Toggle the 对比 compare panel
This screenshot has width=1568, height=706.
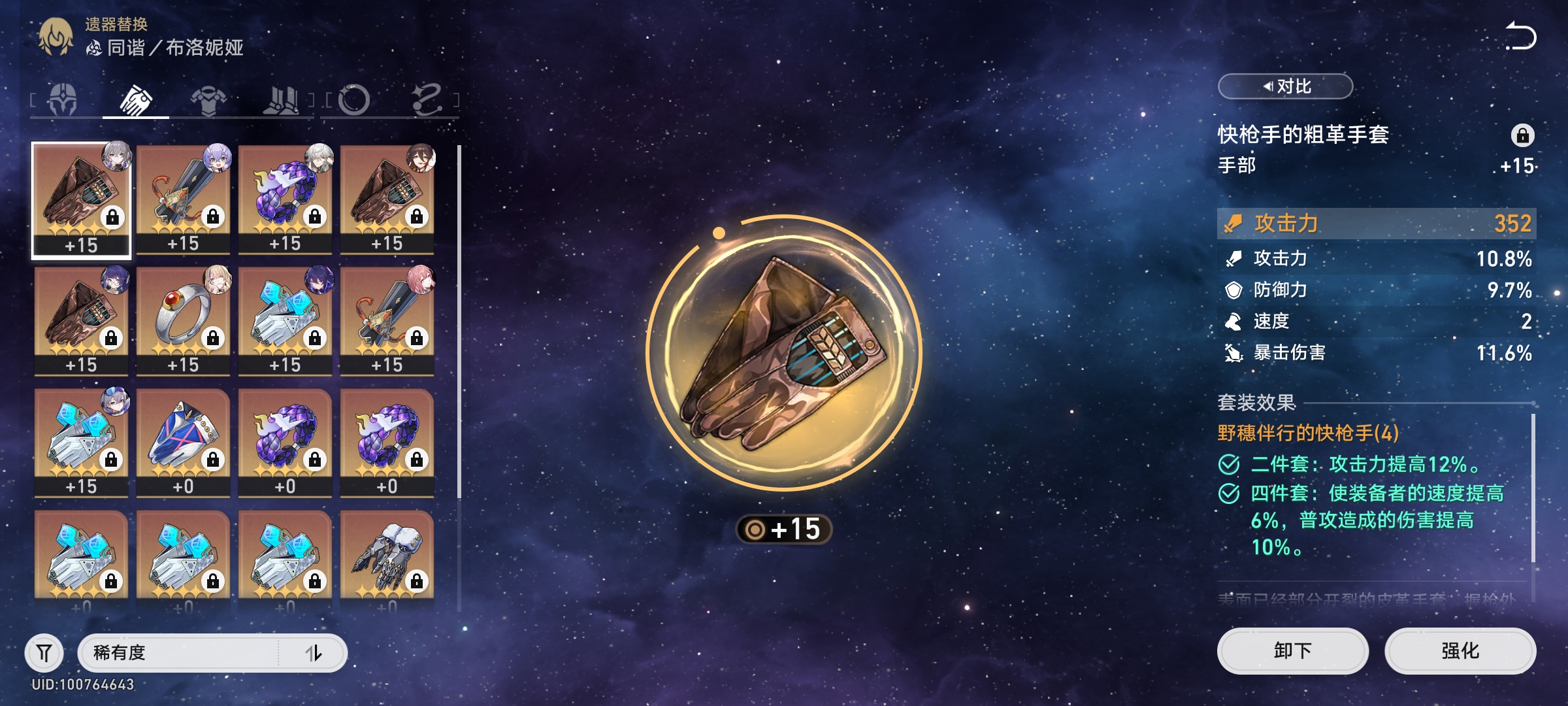(x=1285, y=86)
